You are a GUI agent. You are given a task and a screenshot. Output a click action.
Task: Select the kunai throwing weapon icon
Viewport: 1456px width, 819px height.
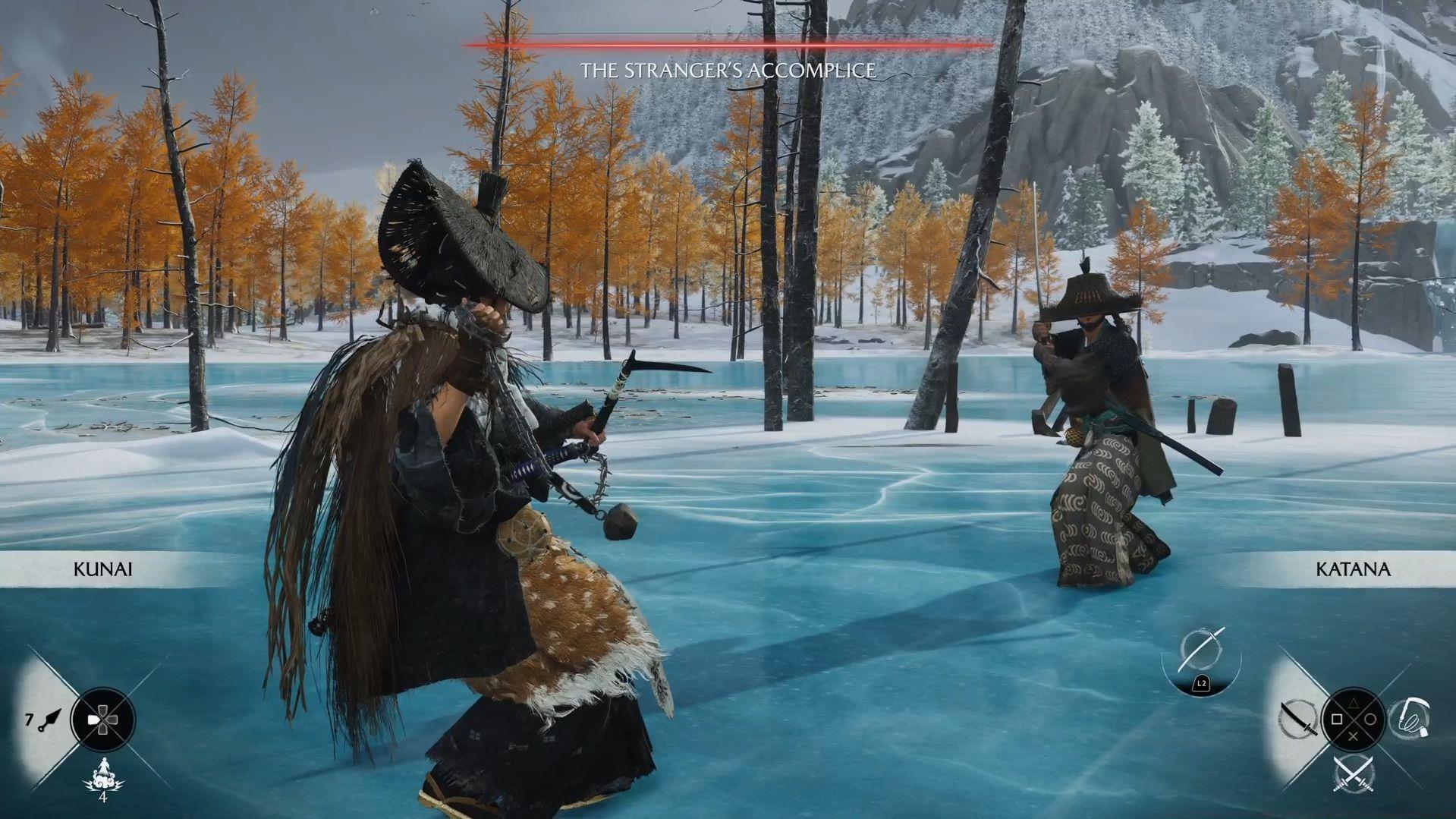[49, 720]
